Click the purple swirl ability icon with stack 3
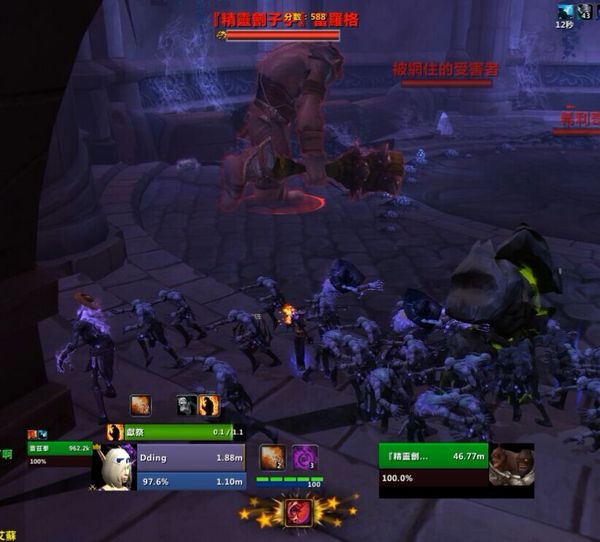 (x=305, y=457)
